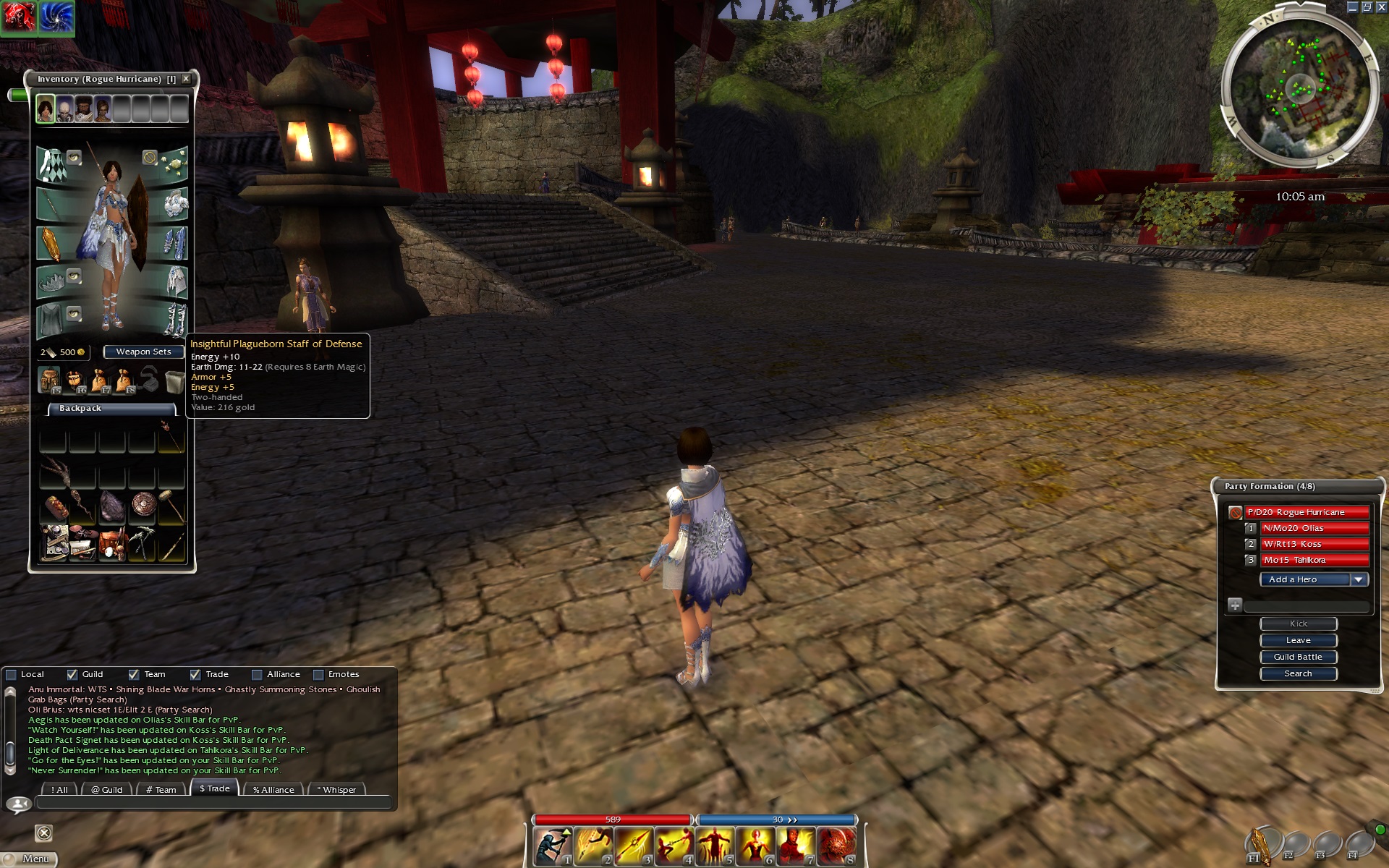Select Koss in the party list

(x=1314, y=544)
